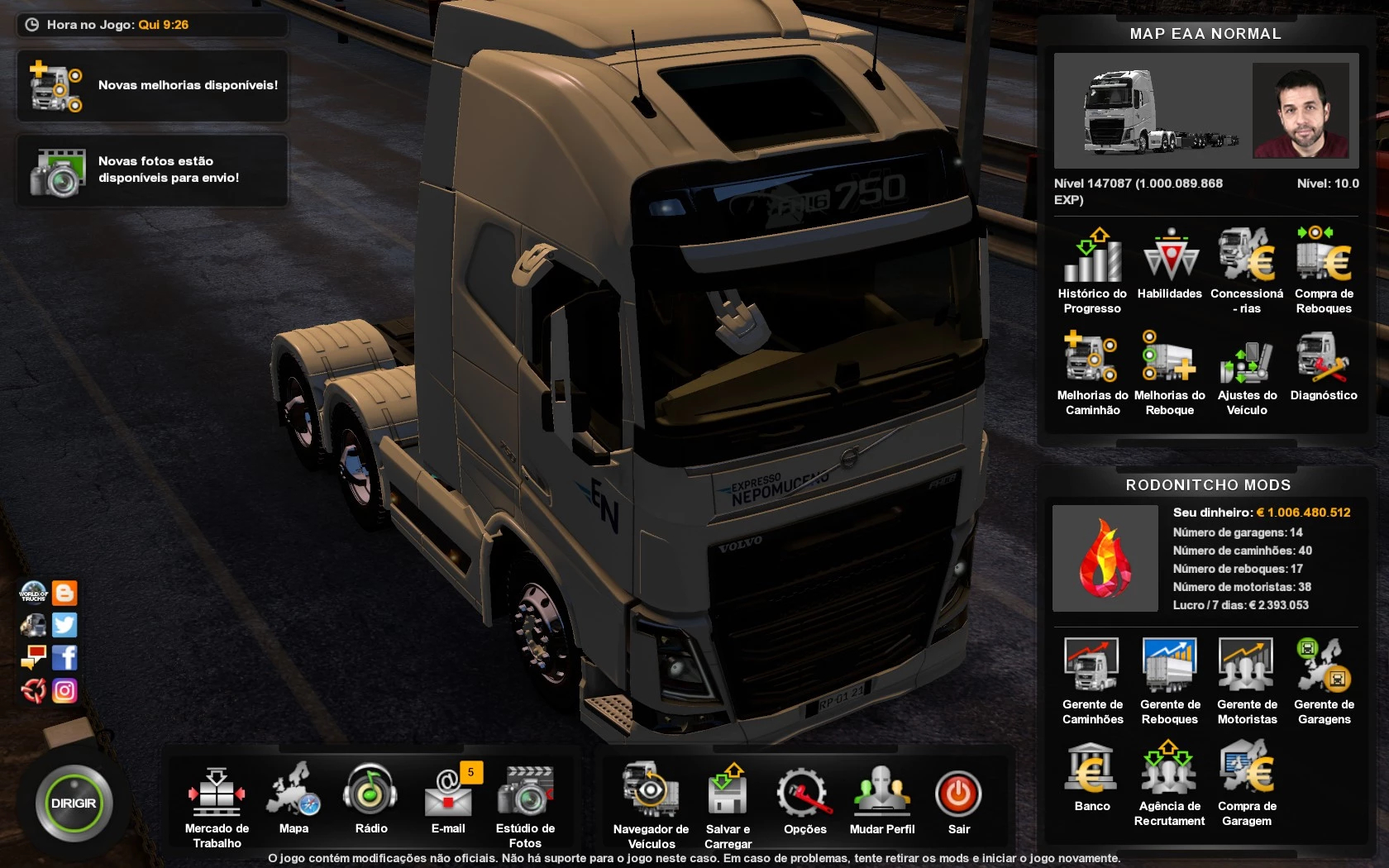This screenshot has height=868, width=1389.
Task: Open the 'Novas melhorias disponíveis!' notification
Action: coord(153,86)
